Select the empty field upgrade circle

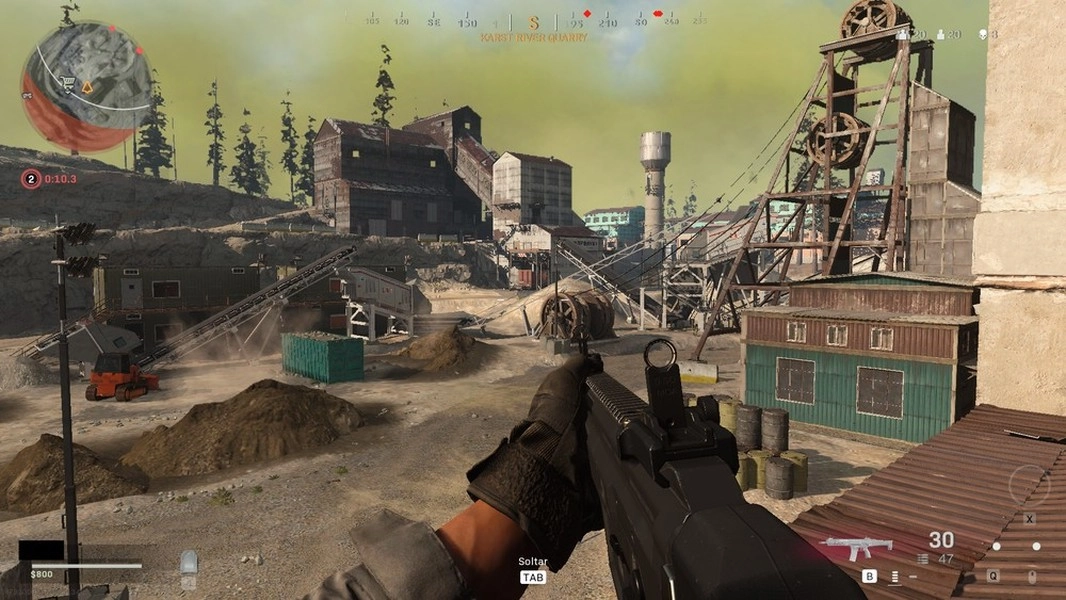click(x=1029, y=486)
